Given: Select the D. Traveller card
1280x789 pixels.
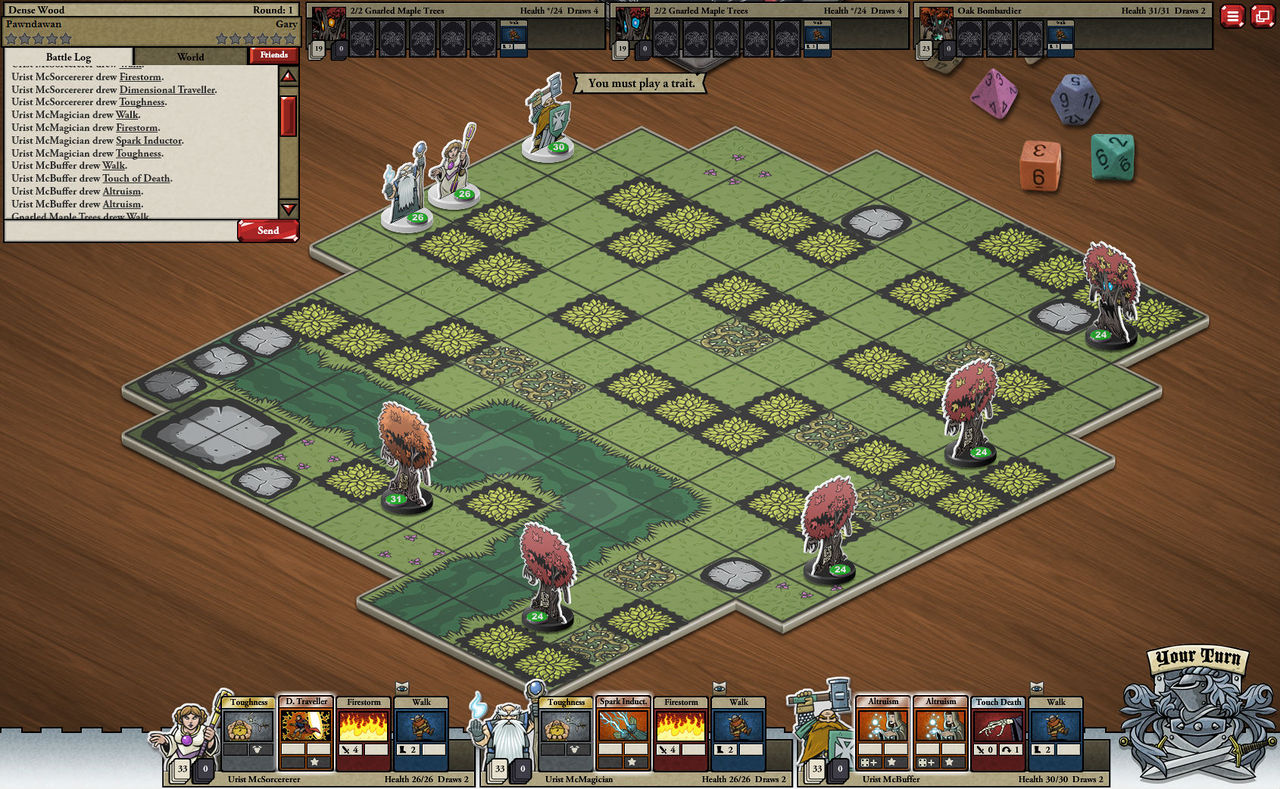Looking at the screenshot, I should (x=305, y=734).
